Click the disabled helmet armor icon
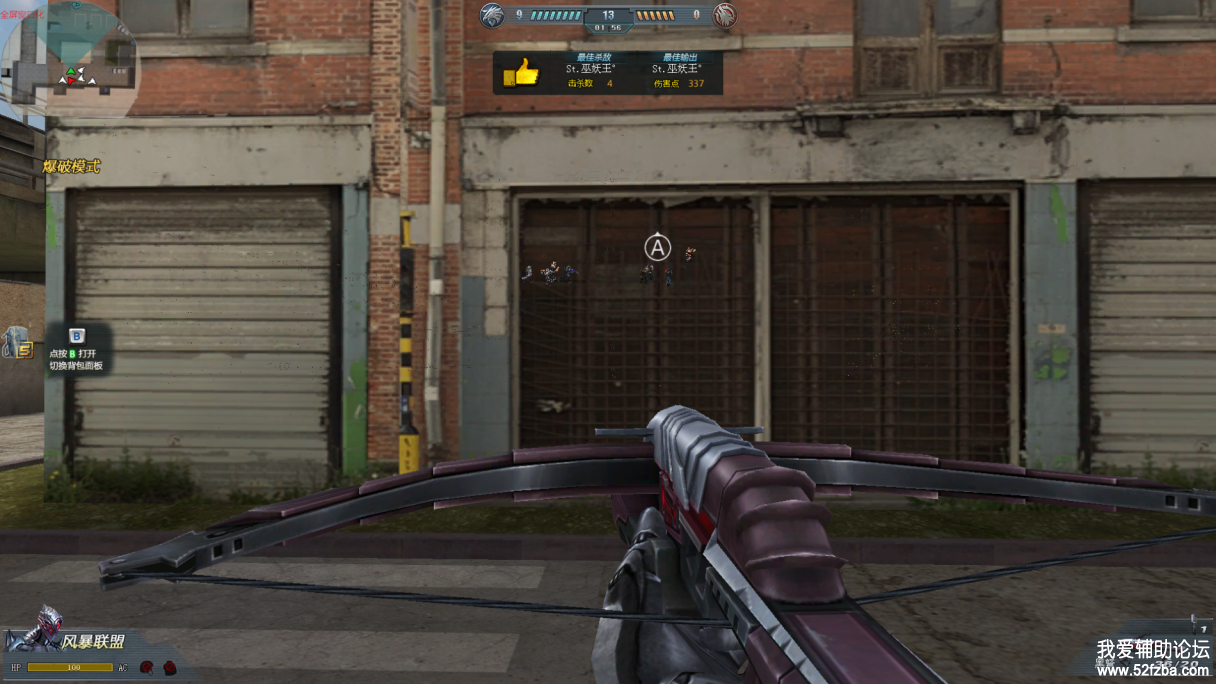 coord(147,667)
